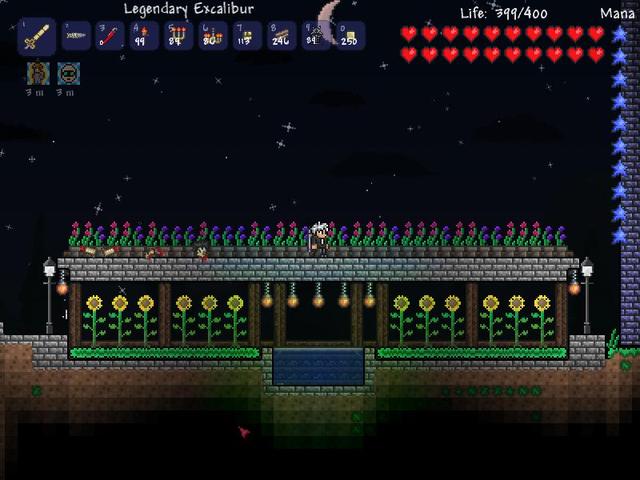The height and width of the screenshot is (480, 640).
Task: Select the wood stack of 246
Action: (x=281, y=36)
